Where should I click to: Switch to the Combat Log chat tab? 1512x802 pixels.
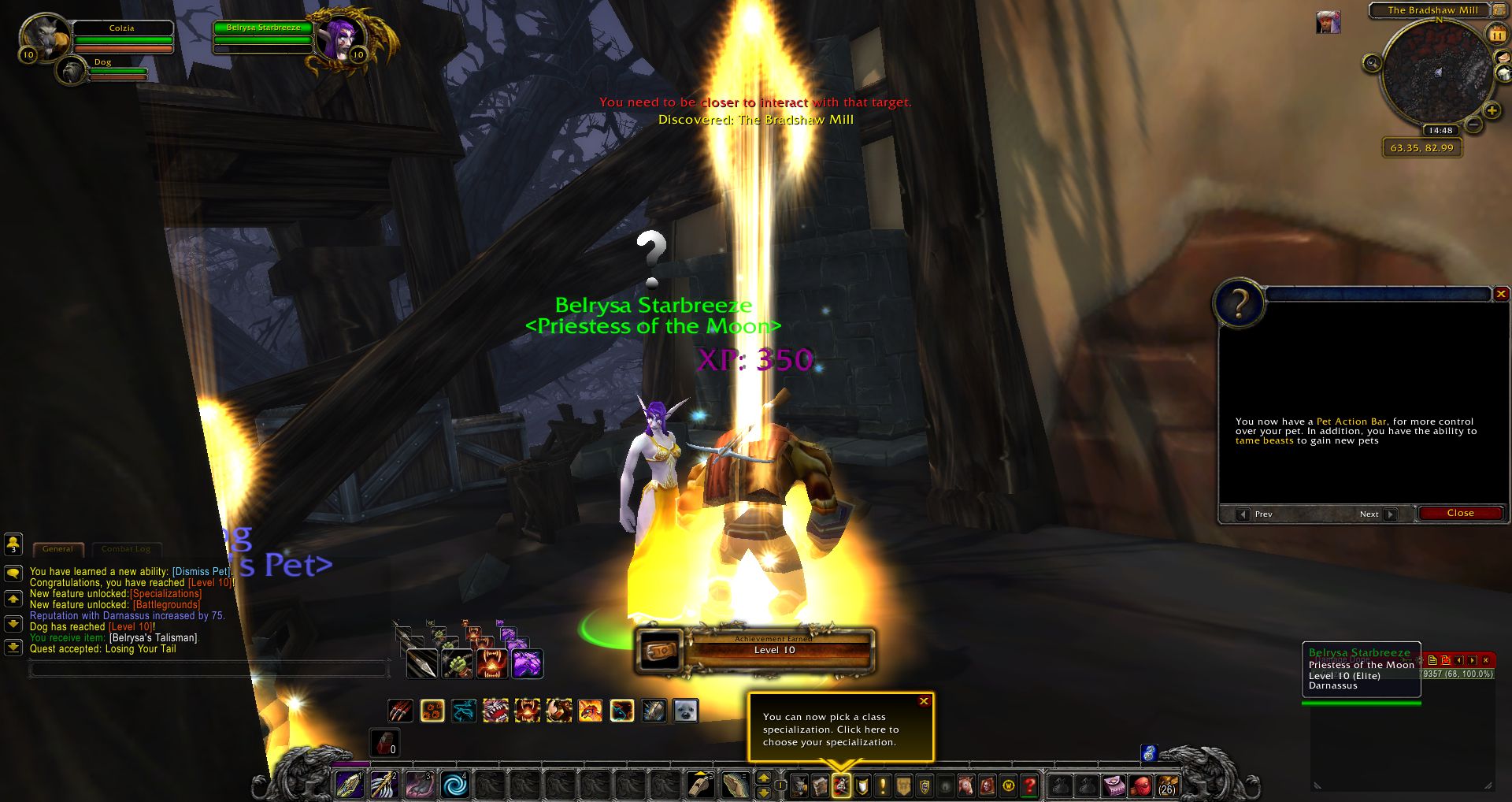pyautogui.click(x=125, y=549)
